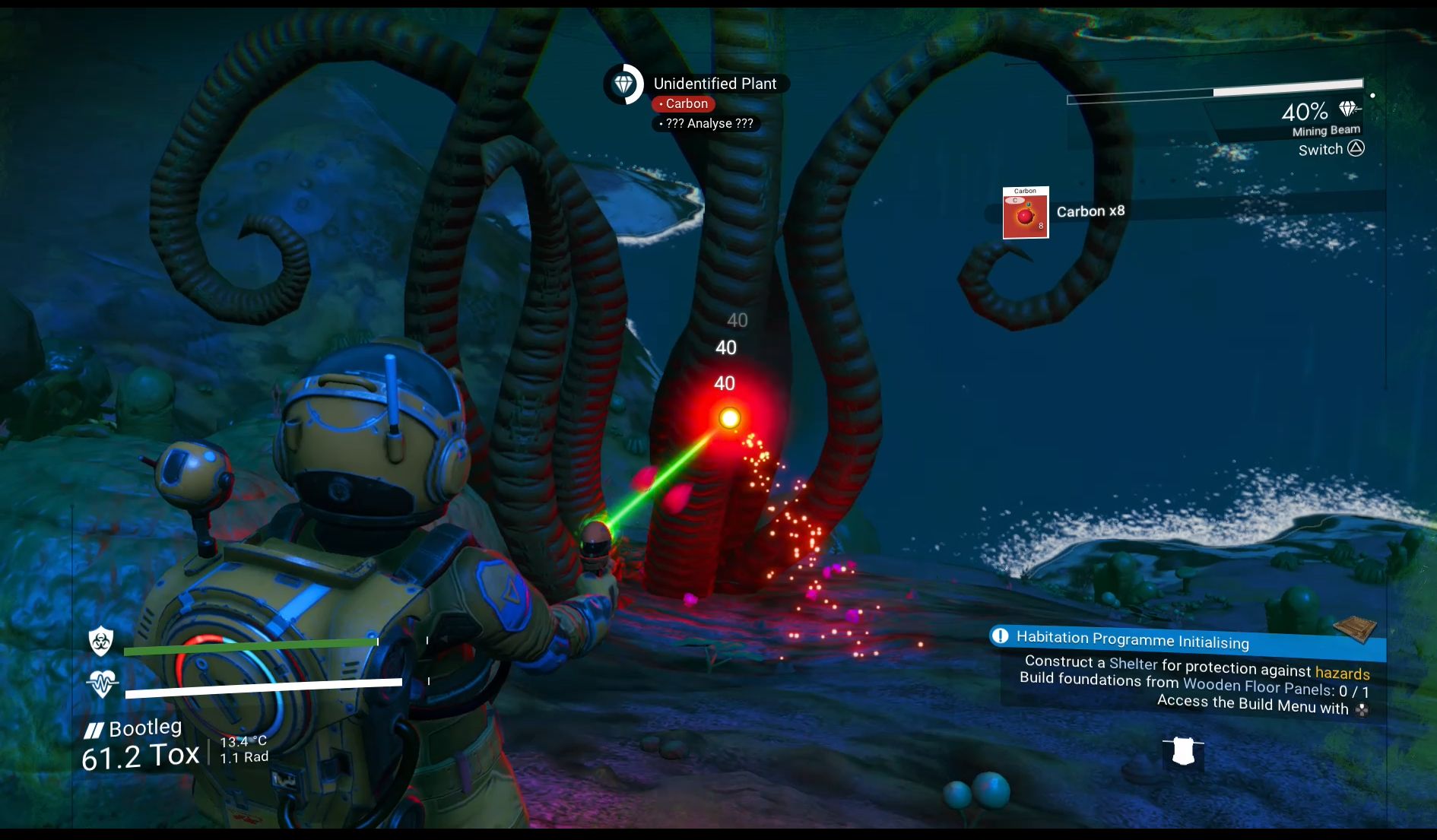Click the triangle button icon next to Switch
The image size is (1437, 840).
(1356, 149)
